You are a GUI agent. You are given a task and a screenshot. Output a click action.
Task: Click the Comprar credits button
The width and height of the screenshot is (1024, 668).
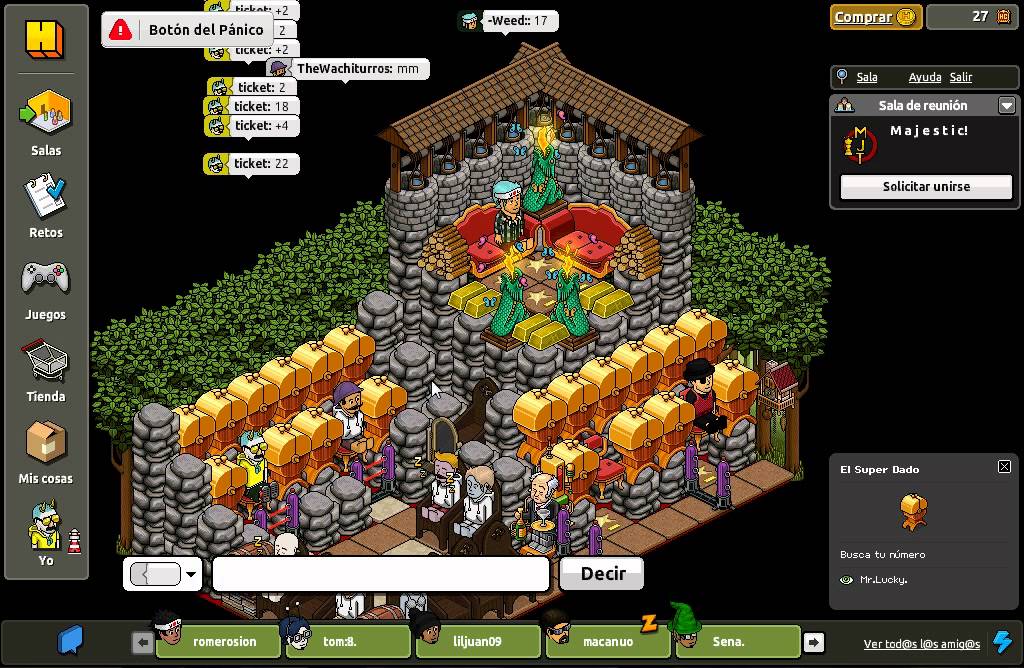click(875, 17)
